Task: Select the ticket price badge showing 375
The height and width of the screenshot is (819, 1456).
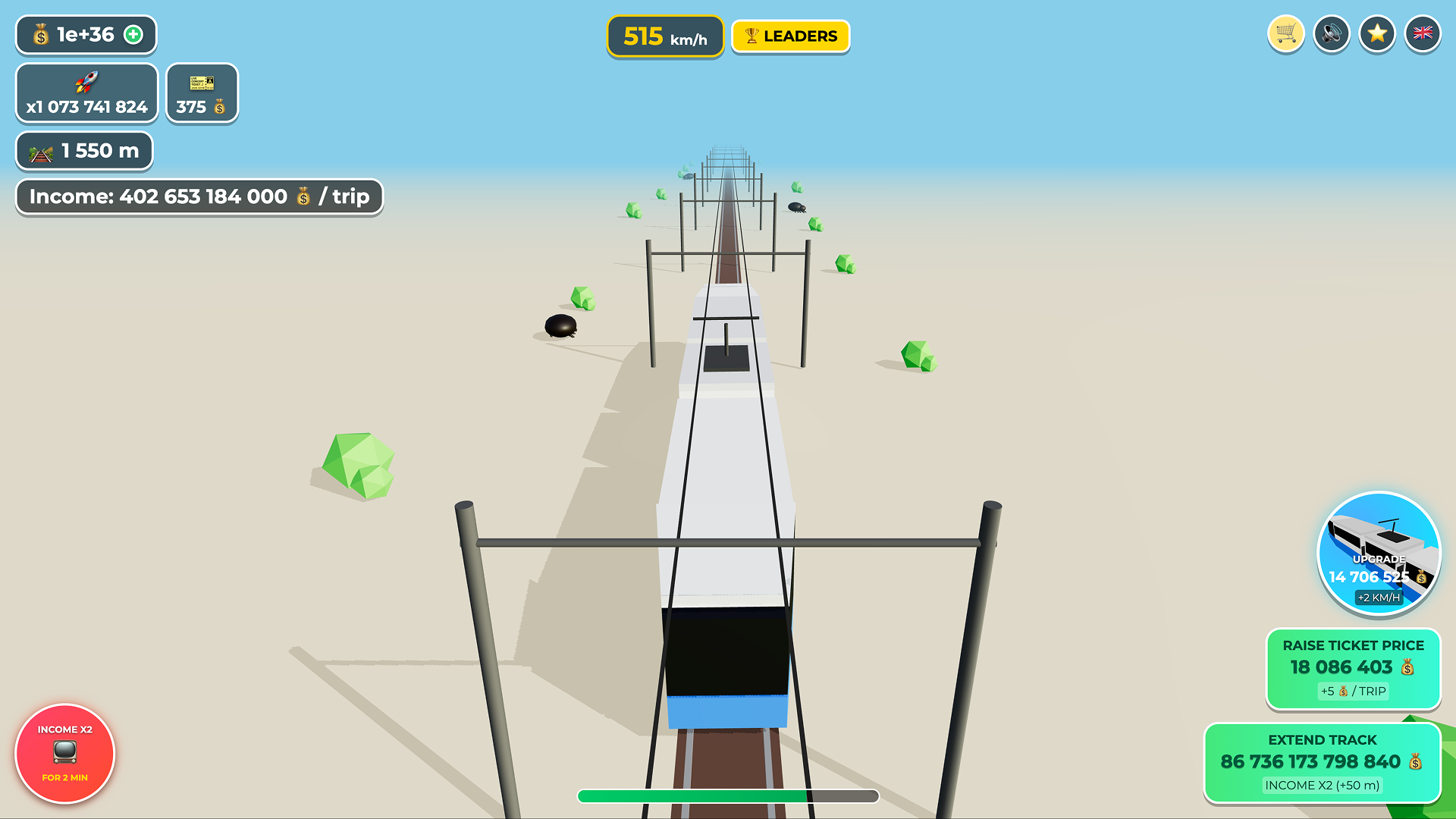Action: tap(201, 93)
